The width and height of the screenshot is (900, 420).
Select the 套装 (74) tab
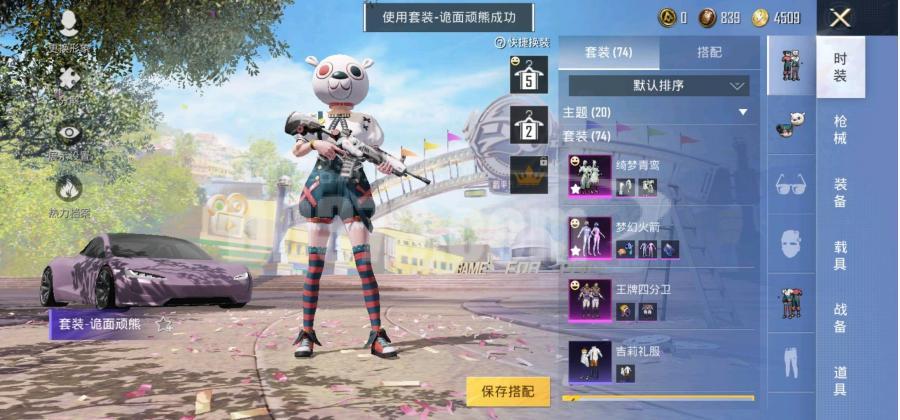(609, 52)
